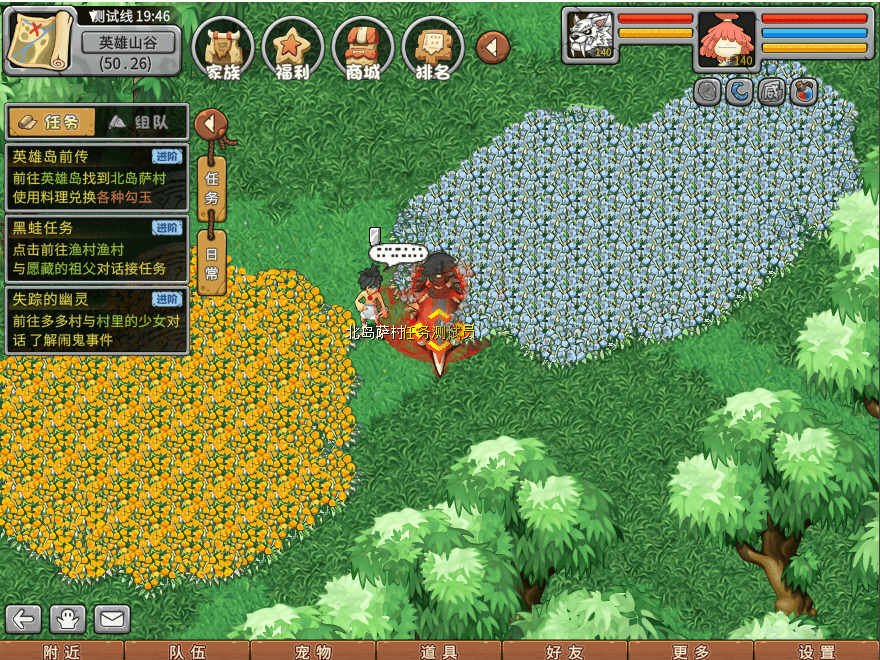The image size is (880, 660).
Task: Switch to the 组队 (Team) tab
Action: 142,122
